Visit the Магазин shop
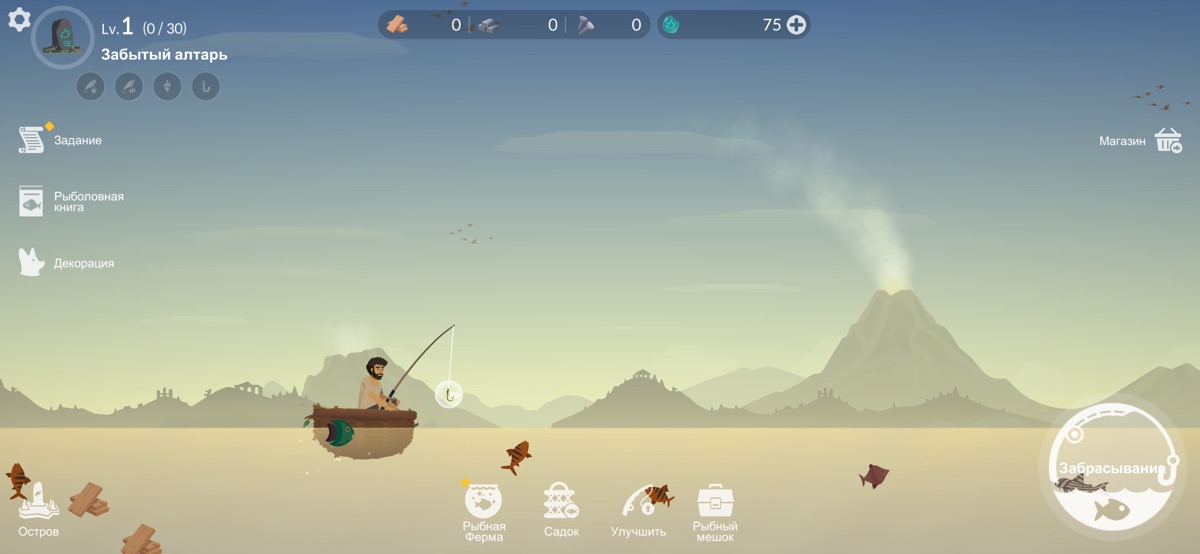The image size is (1200, 554). click(x=1168, y=141)
